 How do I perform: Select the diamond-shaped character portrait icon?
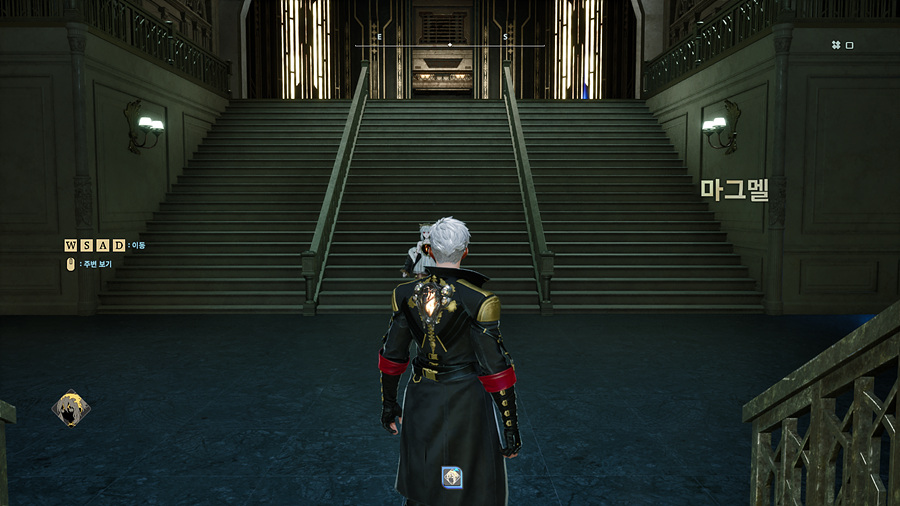(x=71, y=408)
